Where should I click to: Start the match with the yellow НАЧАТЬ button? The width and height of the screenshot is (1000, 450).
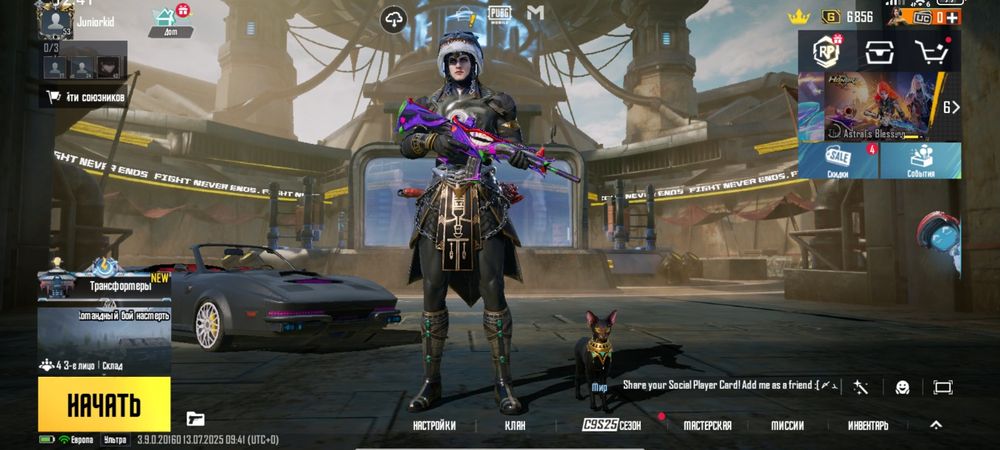coord(104,404)
